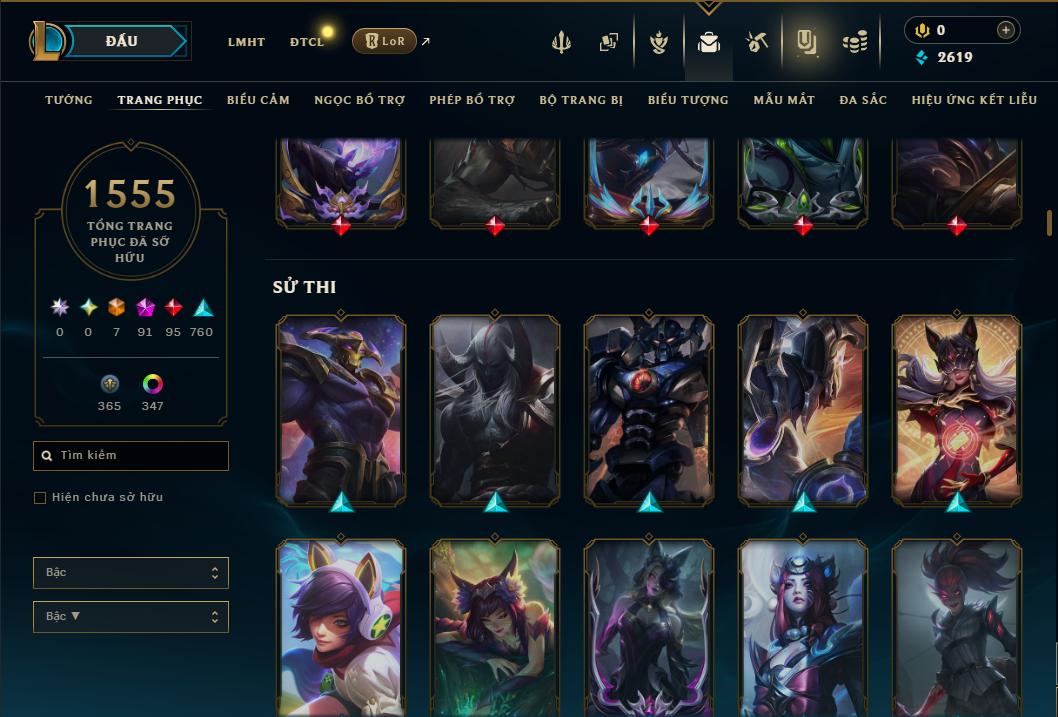Screen dimensions: 1058x717
Task: Click the ĐẤU play button
Action: tap(122, 41)
